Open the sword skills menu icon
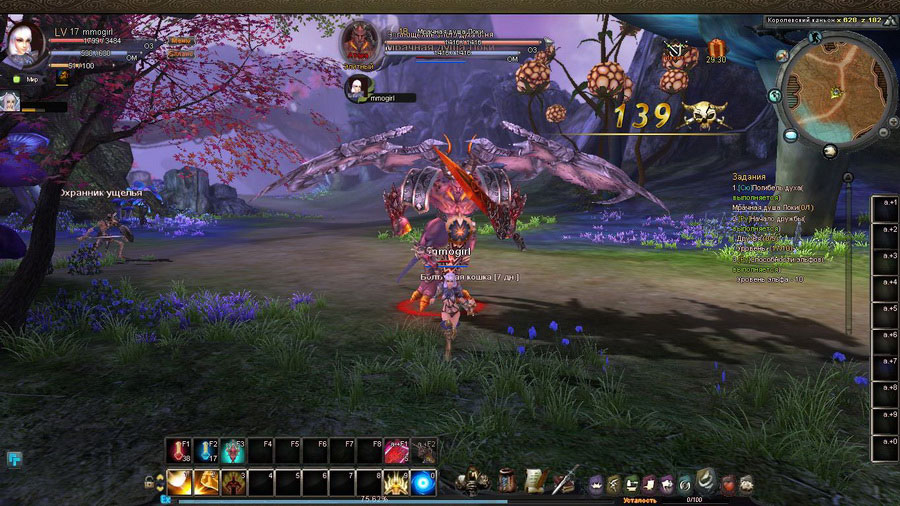 [565, 480]
